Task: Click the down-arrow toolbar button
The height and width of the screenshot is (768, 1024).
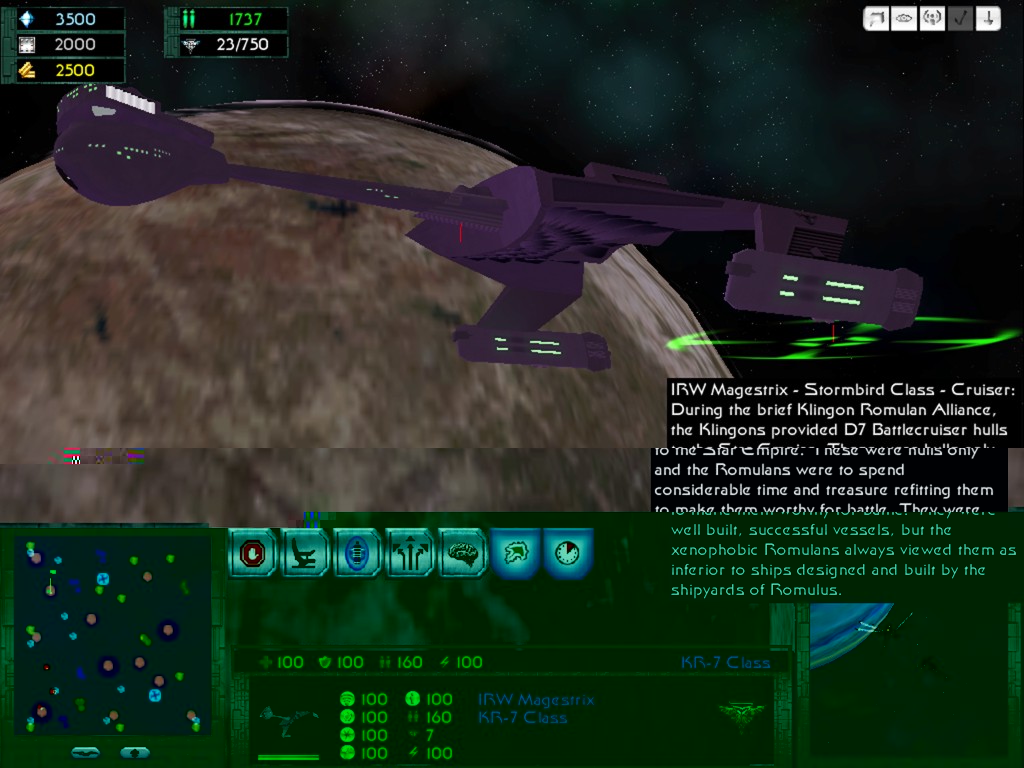Action: pos(988,19)
